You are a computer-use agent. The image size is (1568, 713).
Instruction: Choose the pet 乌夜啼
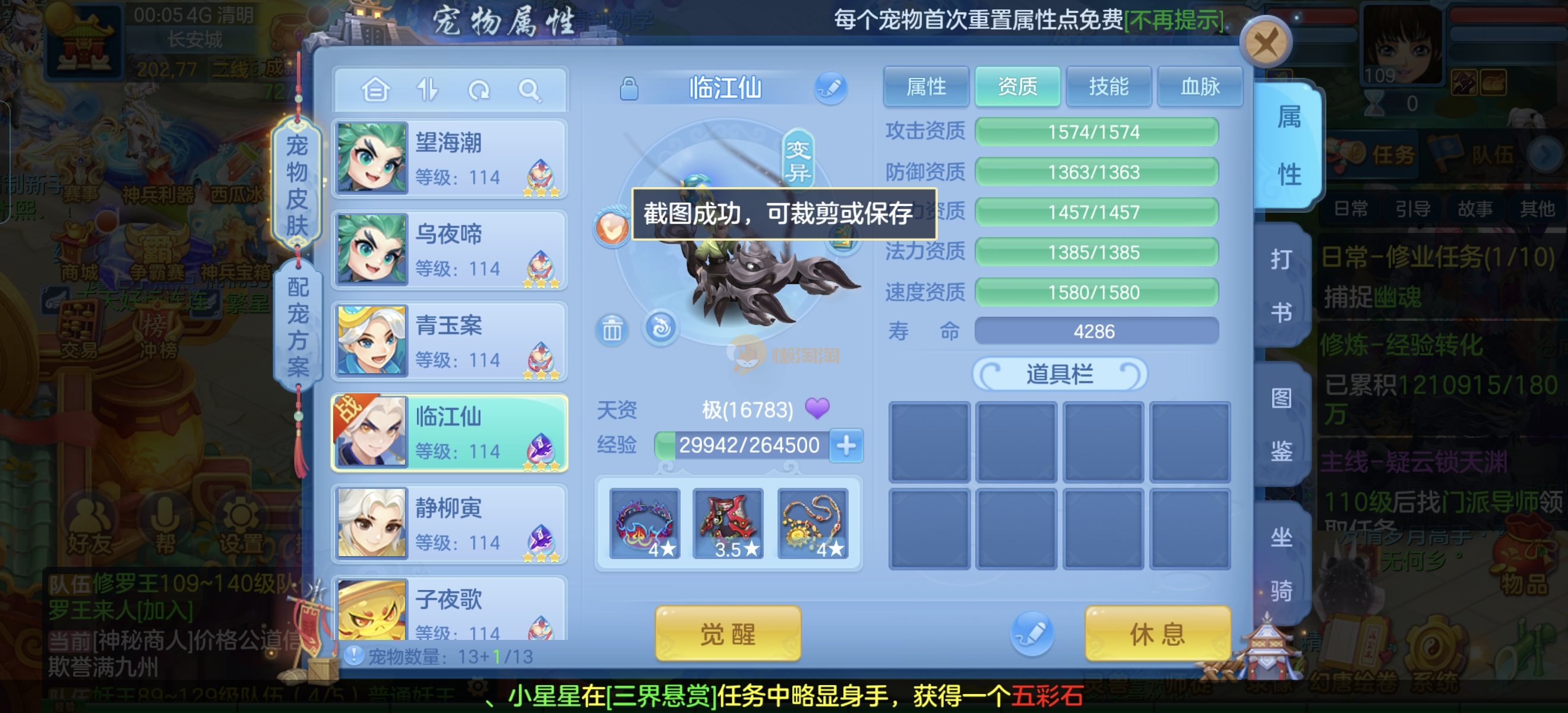pyautogui.click(x=450, y=250)
